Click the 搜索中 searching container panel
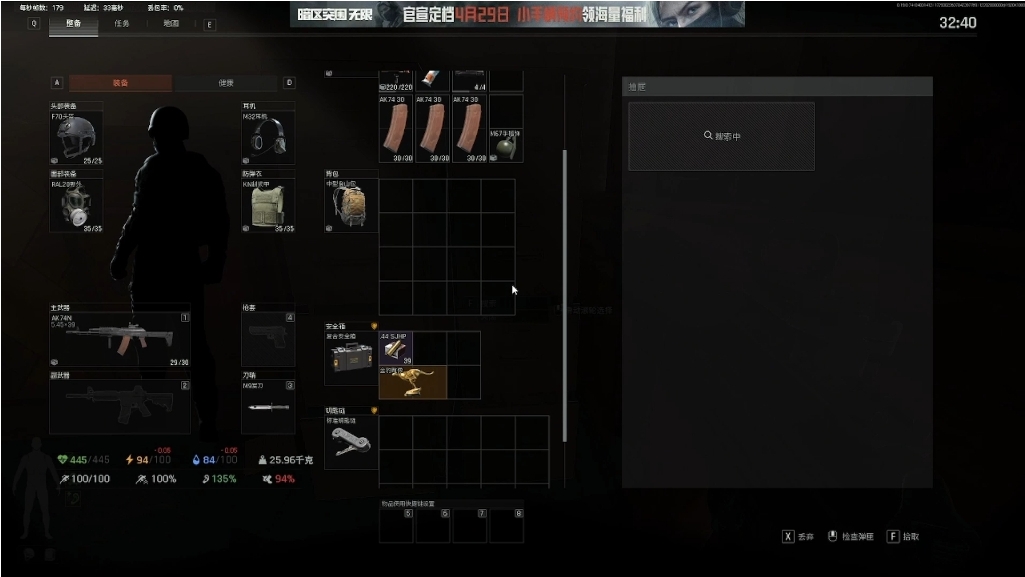The image size is (1025, 577). (x=721, y=136)
